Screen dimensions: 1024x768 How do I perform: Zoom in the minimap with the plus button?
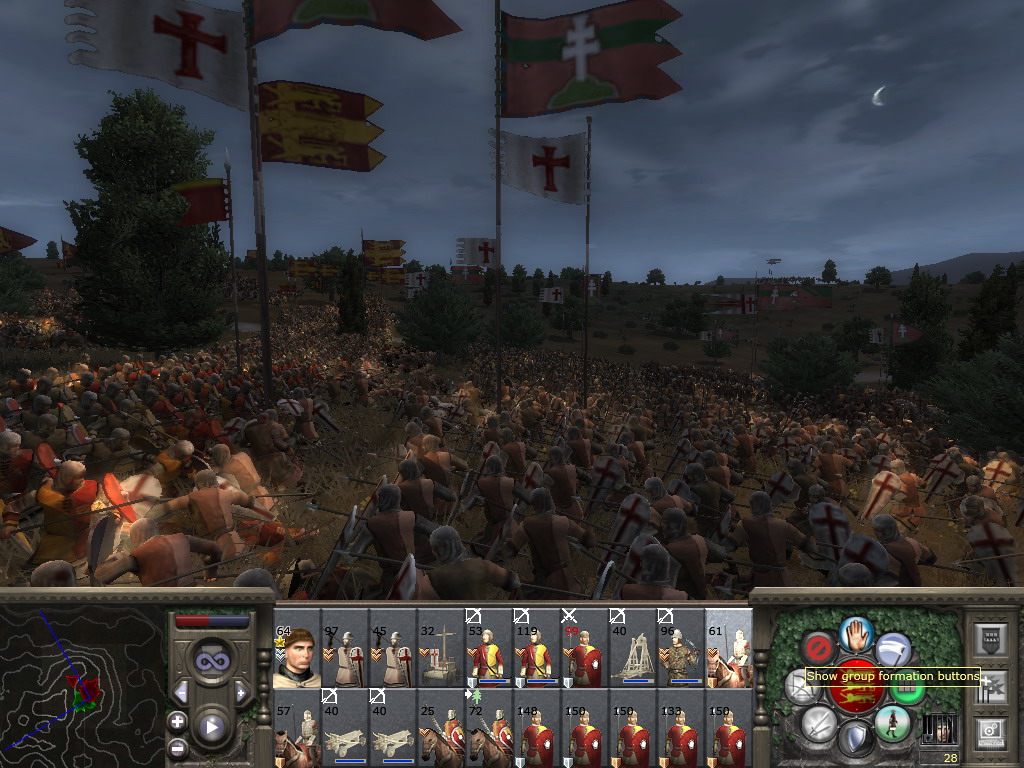[177, 721]
